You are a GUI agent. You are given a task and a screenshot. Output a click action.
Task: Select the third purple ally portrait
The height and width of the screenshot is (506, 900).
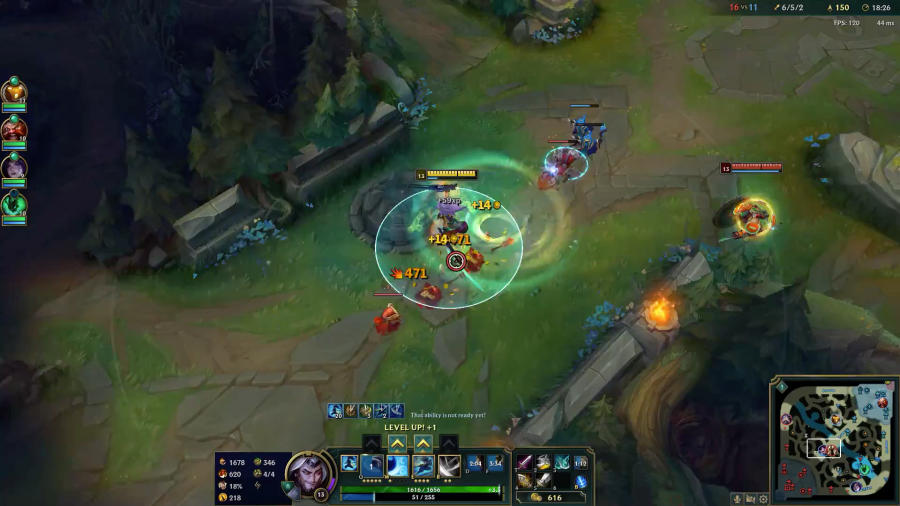[14, 167]
